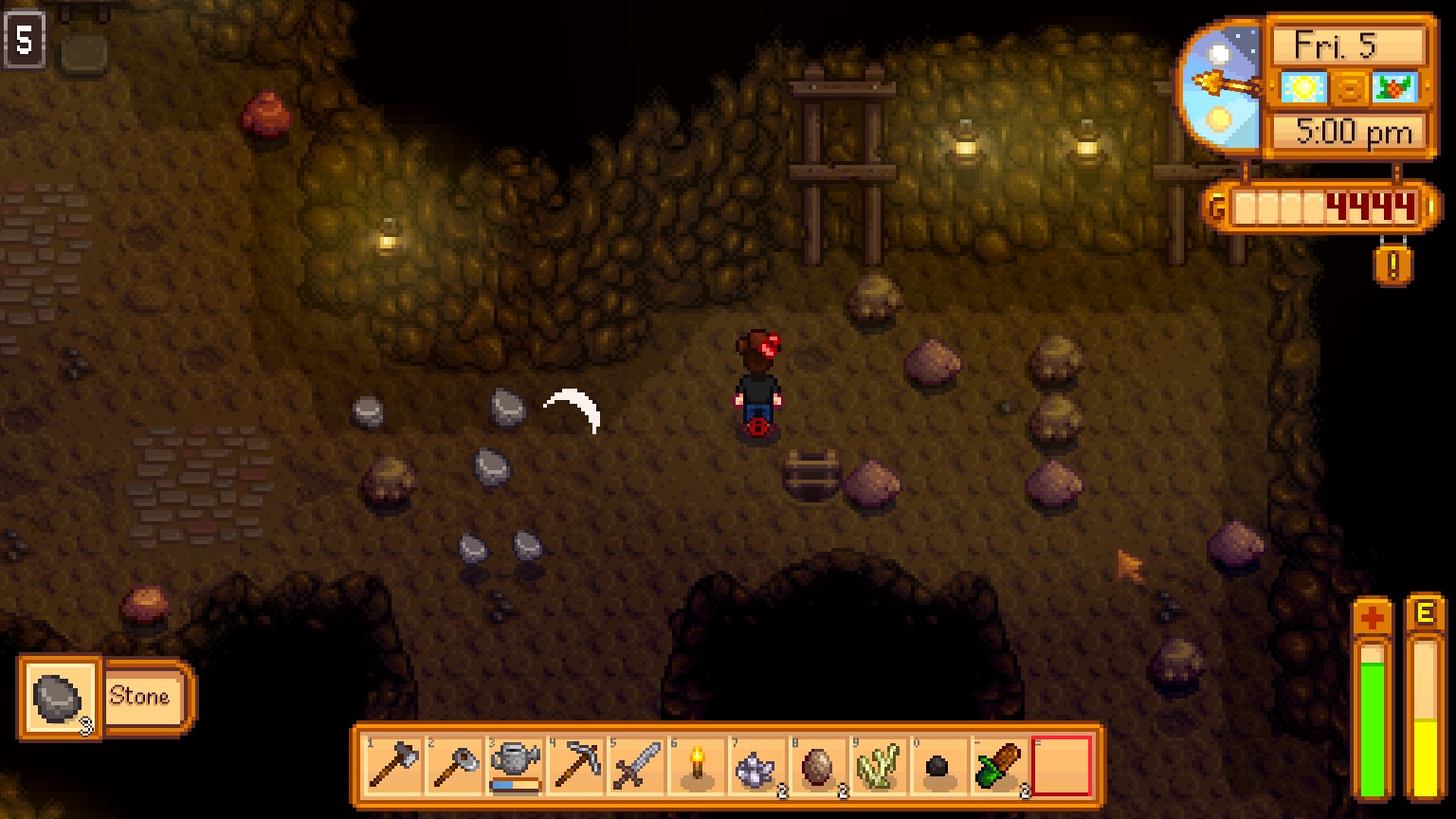Choose the watering can slot
Image resolution: width=1456 pixels, height=819 pixels.
point(516,765)
